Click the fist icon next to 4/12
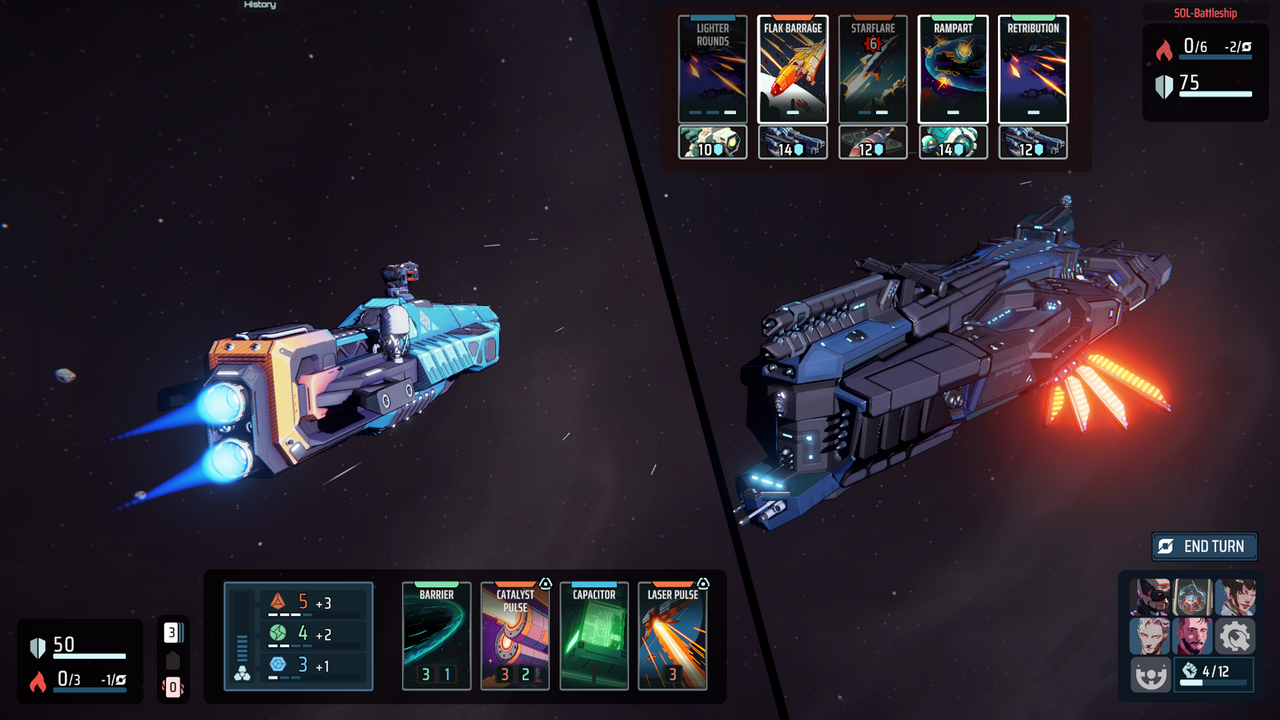The image size is (1280, 720). point(1190,671)
